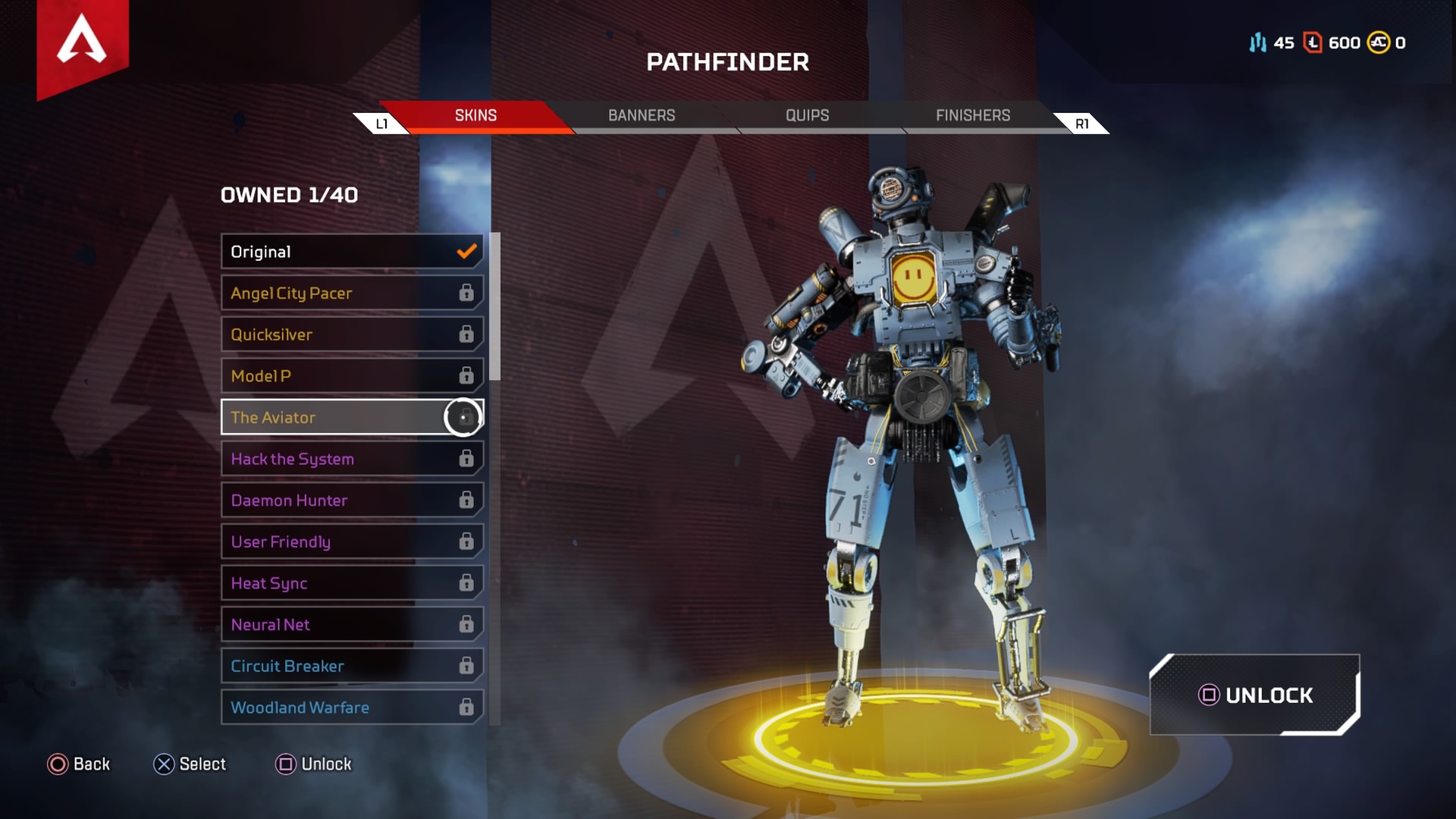Viewport: 1456px width, 819px height.
Task: Switch to the Skins tab
Action: (x=475, y=115)
